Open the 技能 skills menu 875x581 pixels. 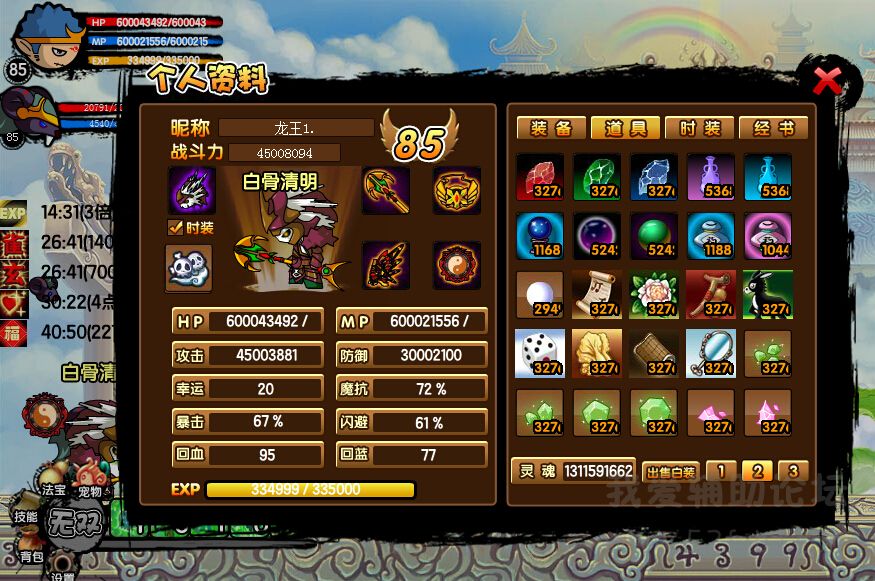[26, 517]
